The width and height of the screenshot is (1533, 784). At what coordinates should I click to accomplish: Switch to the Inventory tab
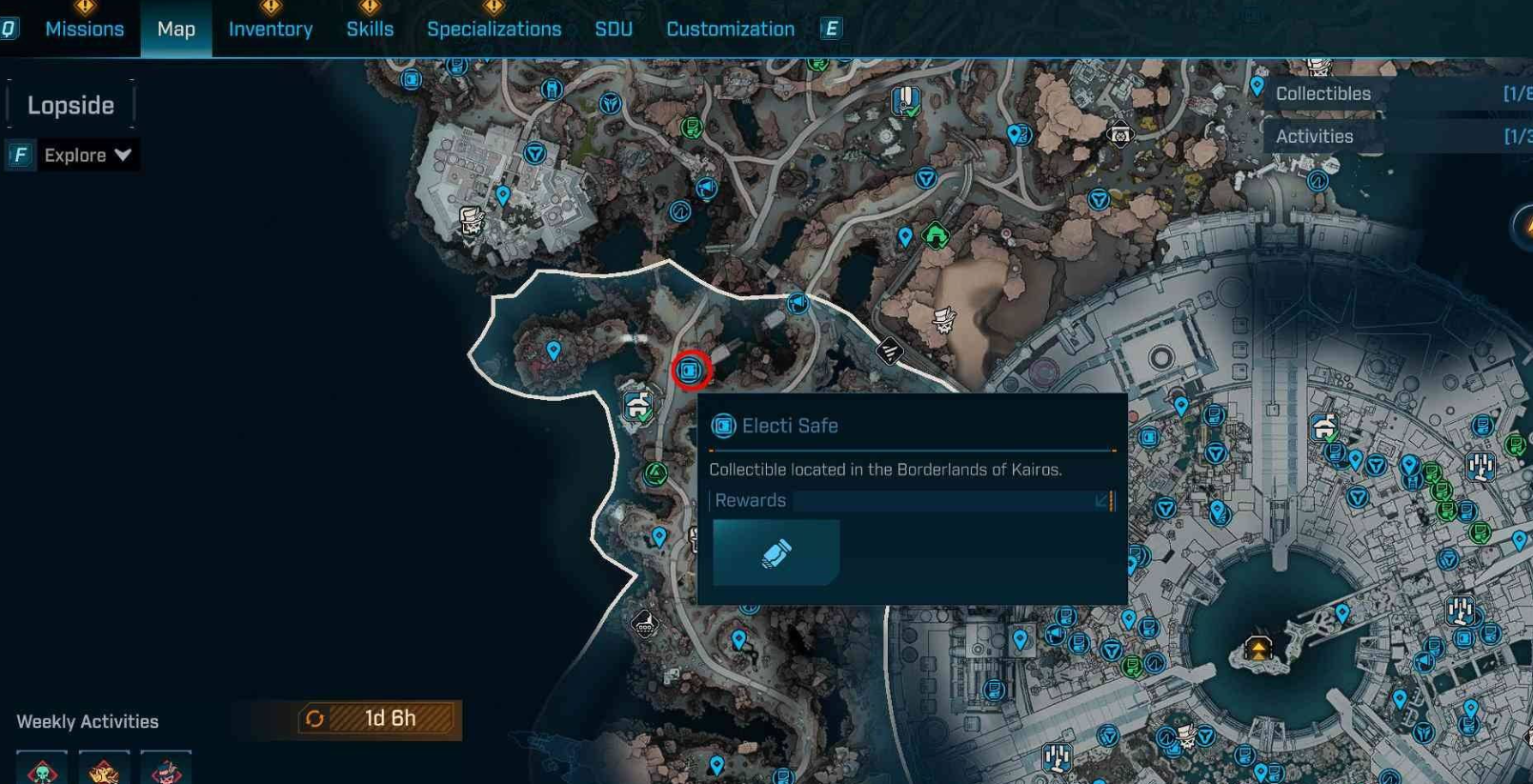tap(271, 30)
